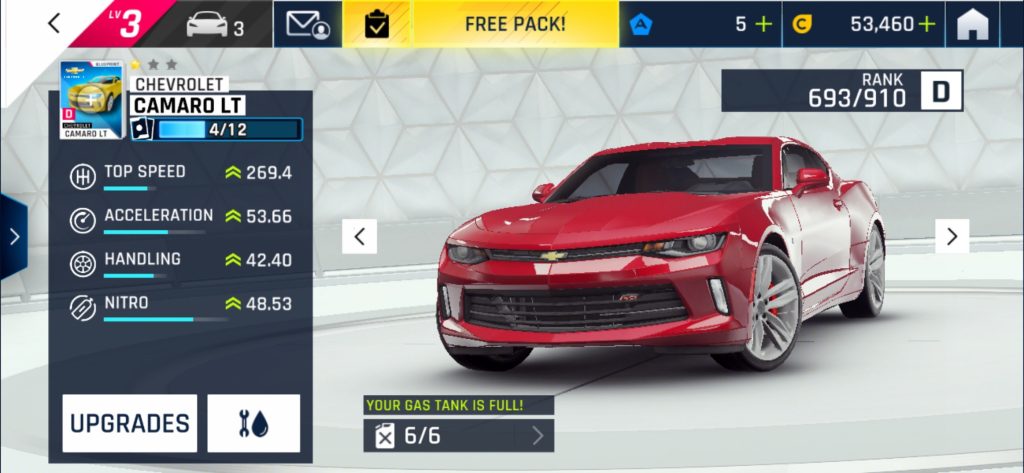Open the mail inbox icon
The width and height of the screenshot is (1024, 473).
[x=308, y=24]
